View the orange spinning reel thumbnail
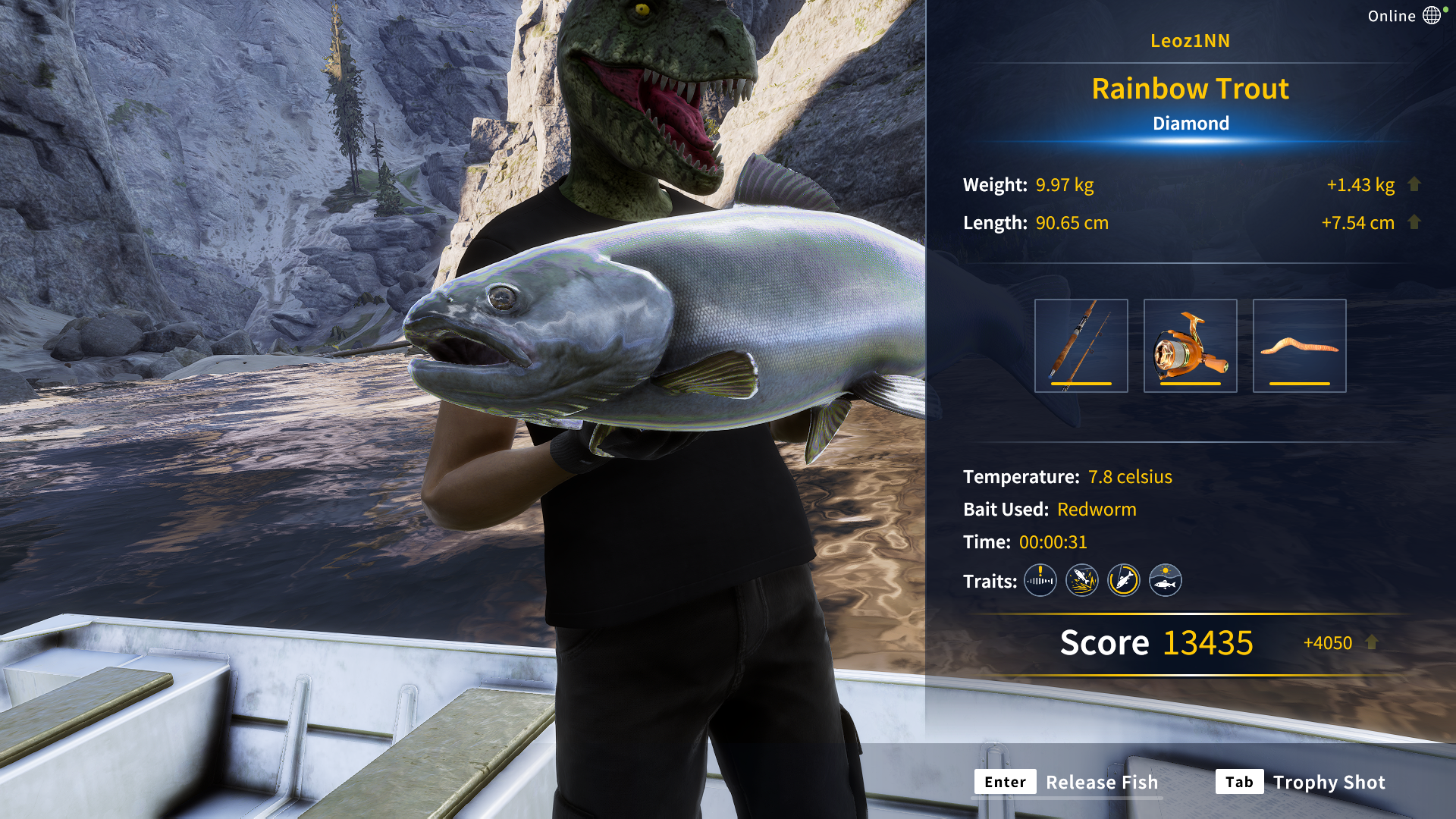Image resolution: width=1456 pixels, height=819 pixels. coord(1191,345)
